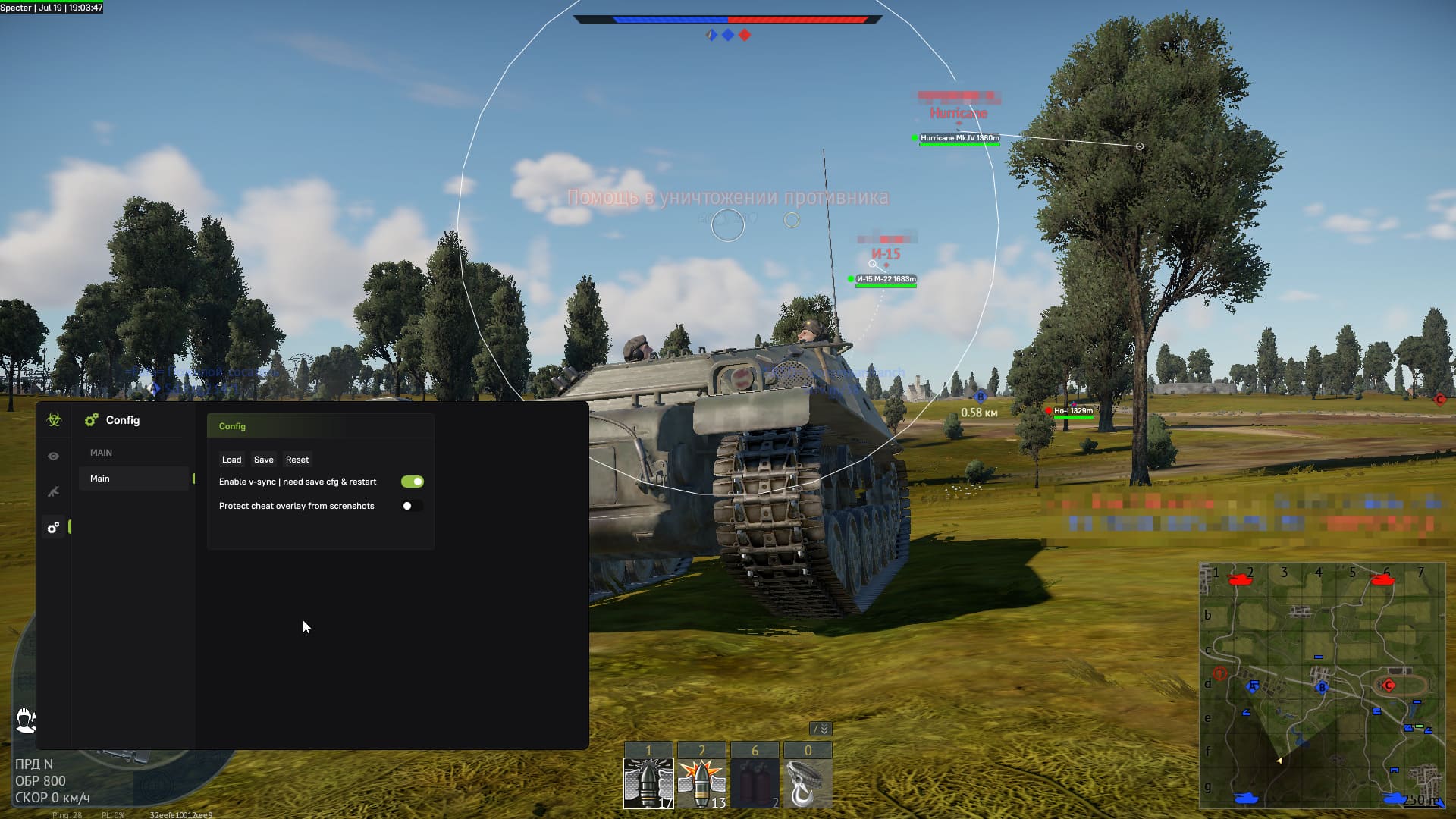The width and height of the screenshot is (1456, 819).
Task: Select capture point C marker on the minimap
Action: (1389, 685)
